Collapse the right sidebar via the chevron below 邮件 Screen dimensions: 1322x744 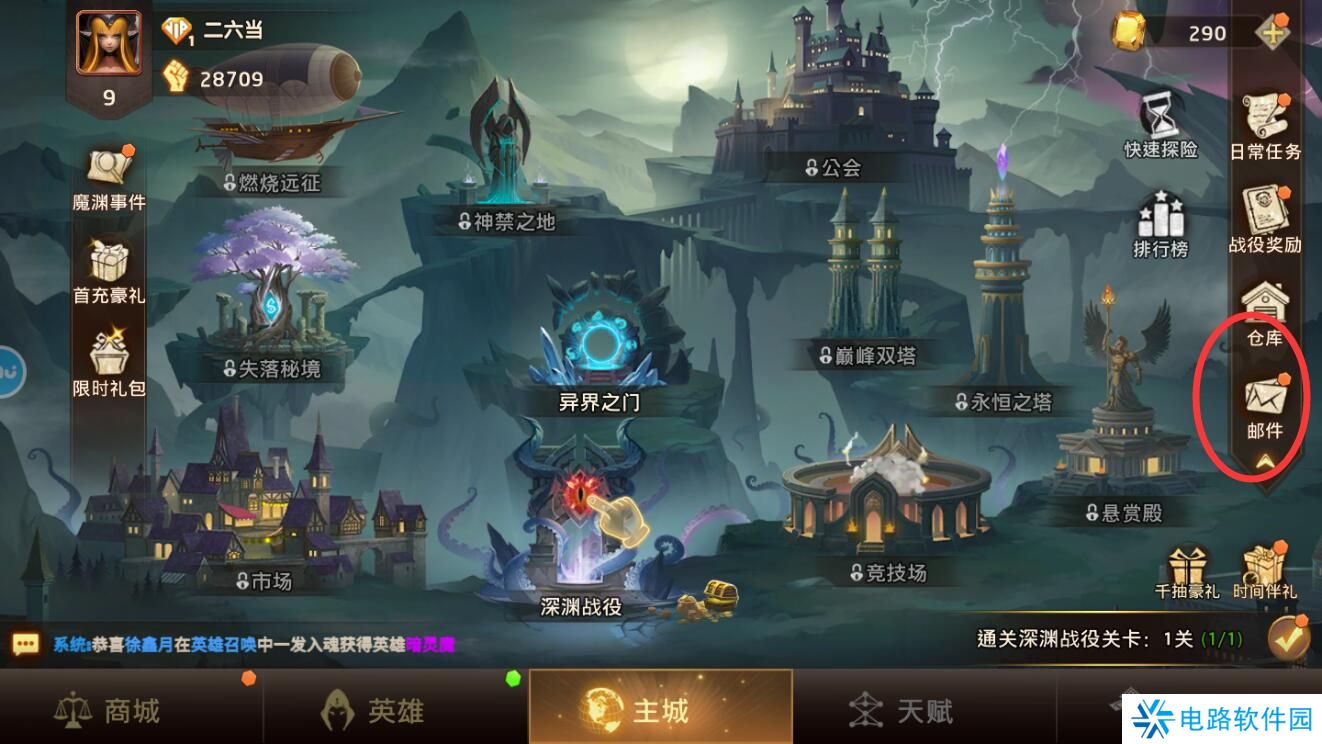1266,462
